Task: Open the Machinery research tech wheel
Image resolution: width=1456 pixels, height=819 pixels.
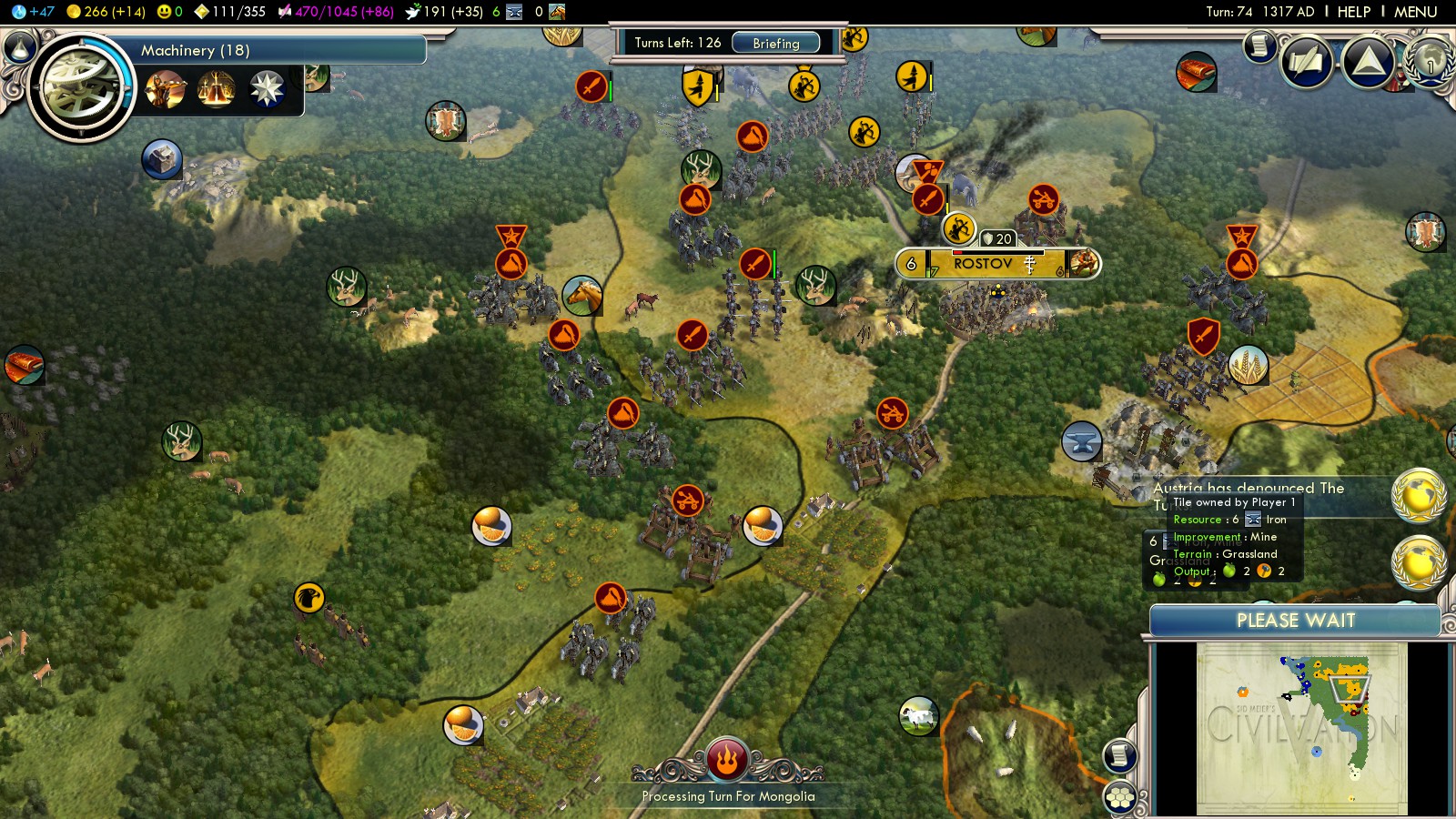Action: (x=80, y=87)
